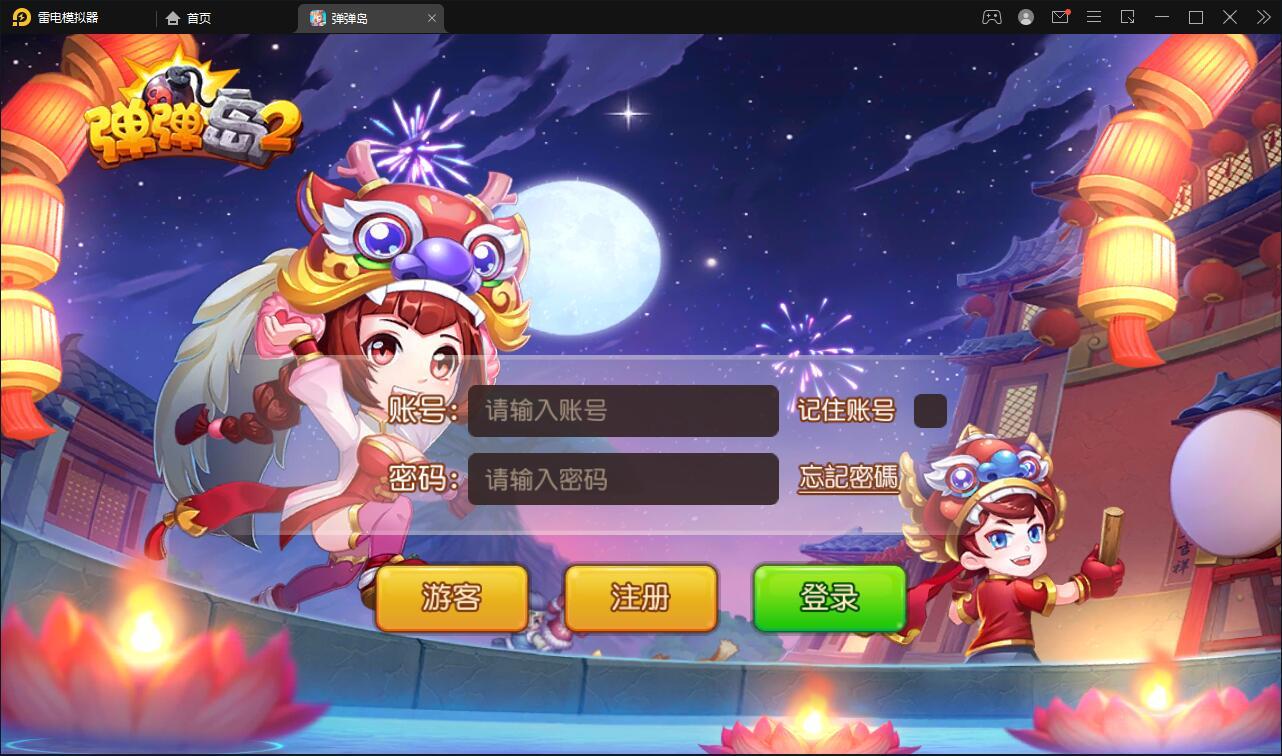Open the user account avatar icon

pos(1026,17)
